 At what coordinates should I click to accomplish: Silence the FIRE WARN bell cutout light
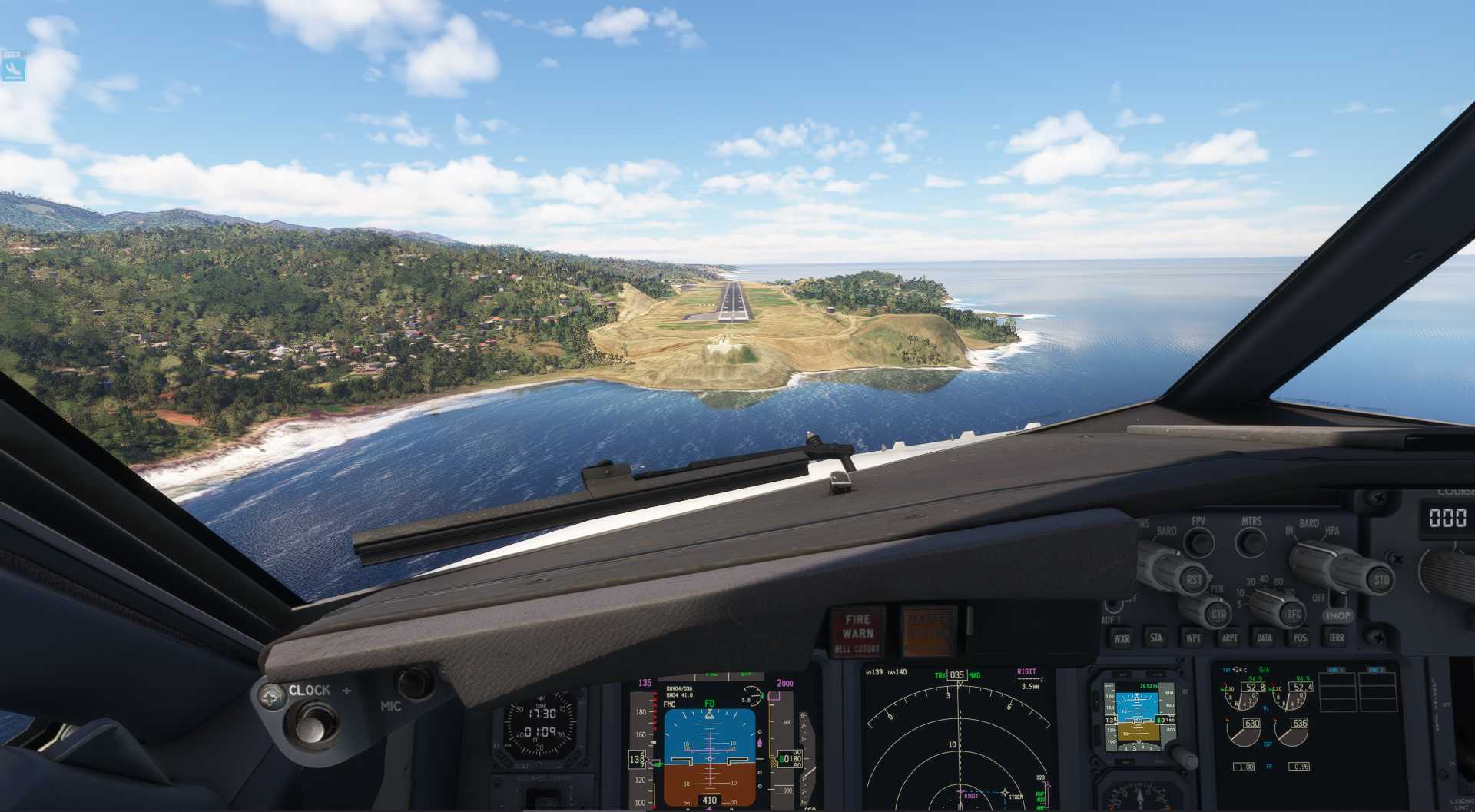coord(857,633)
